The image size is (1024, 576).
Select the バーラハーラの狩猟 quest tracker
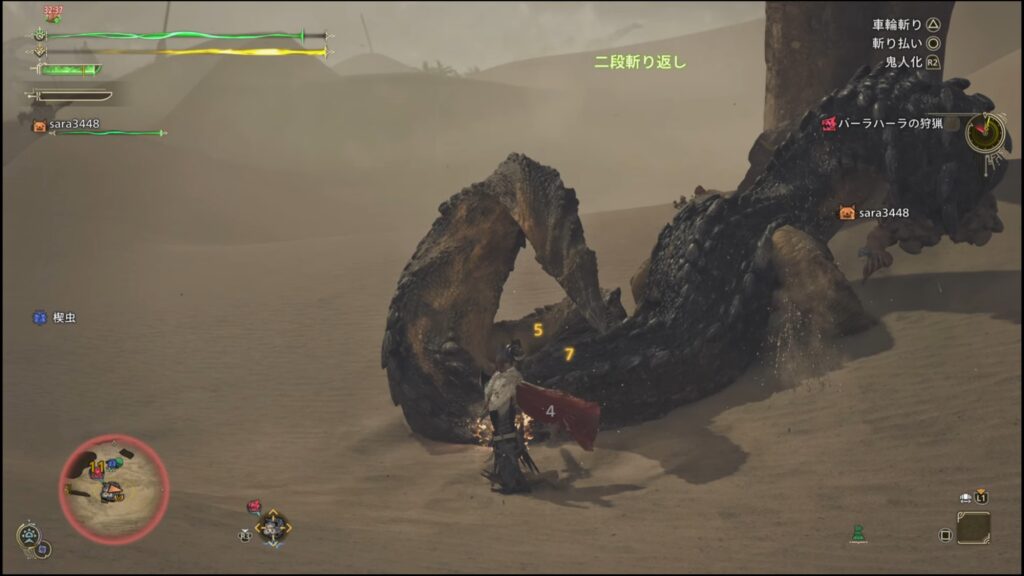point(890,124)
